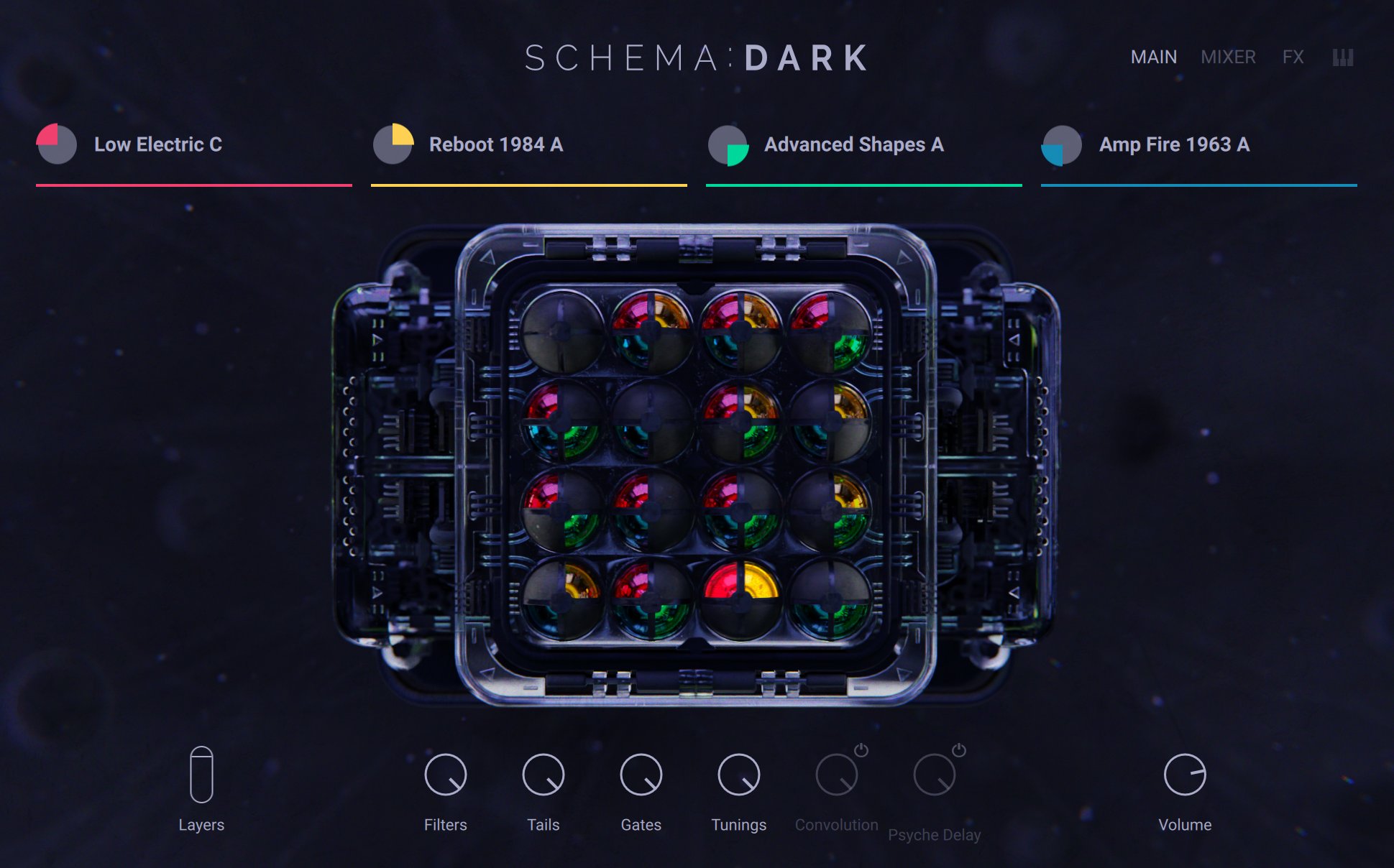This screenshot has height=868, width=1394.
Task: Click the Tunings knob
Action: click(x=738, y=775)
